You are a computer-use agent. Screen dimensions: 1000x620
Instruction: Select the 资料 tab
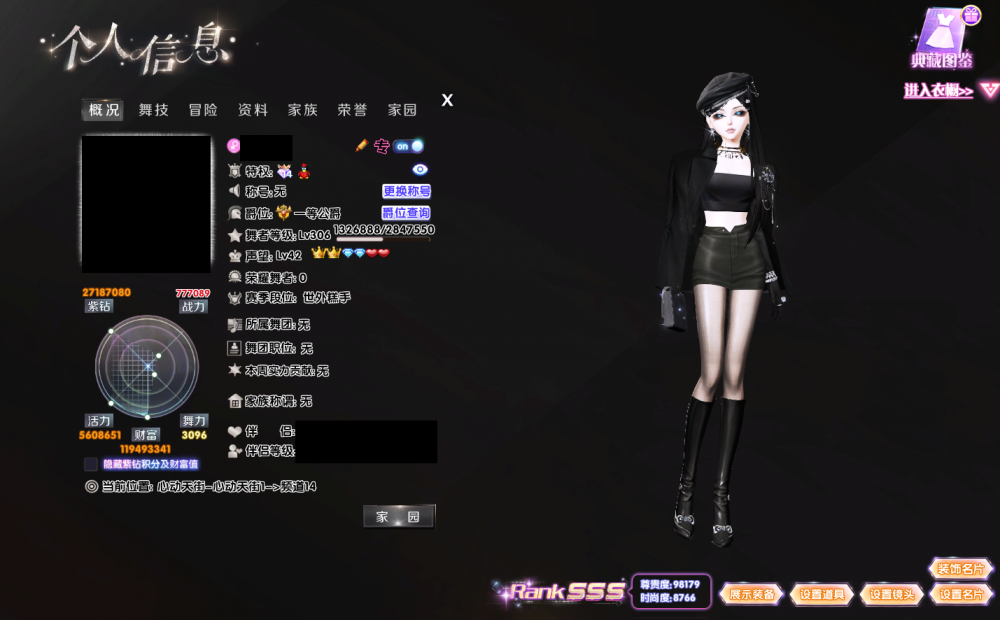(x=253, y=110)
